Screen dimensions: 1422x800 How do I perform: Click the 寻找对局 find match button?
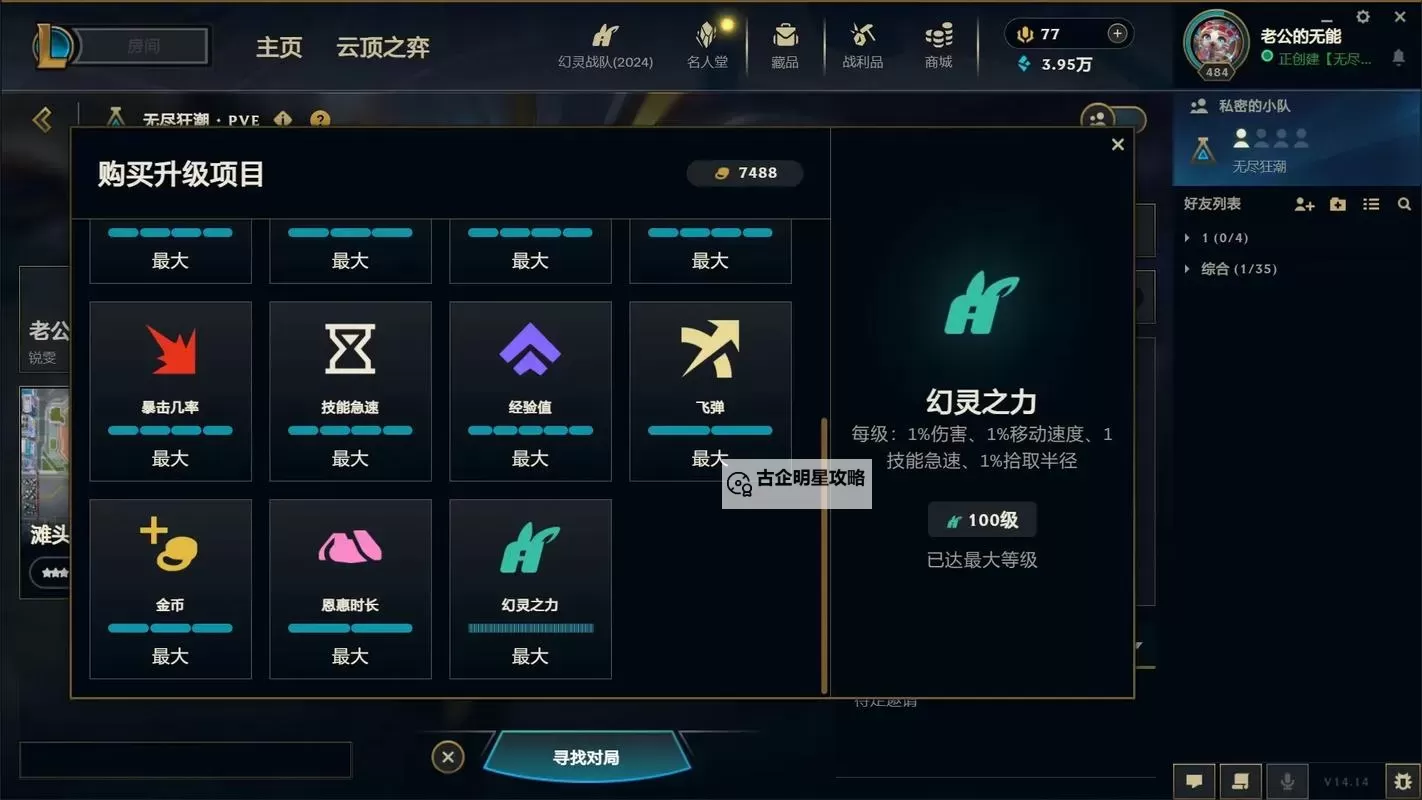pyautogui.click(x=585, y=757)
